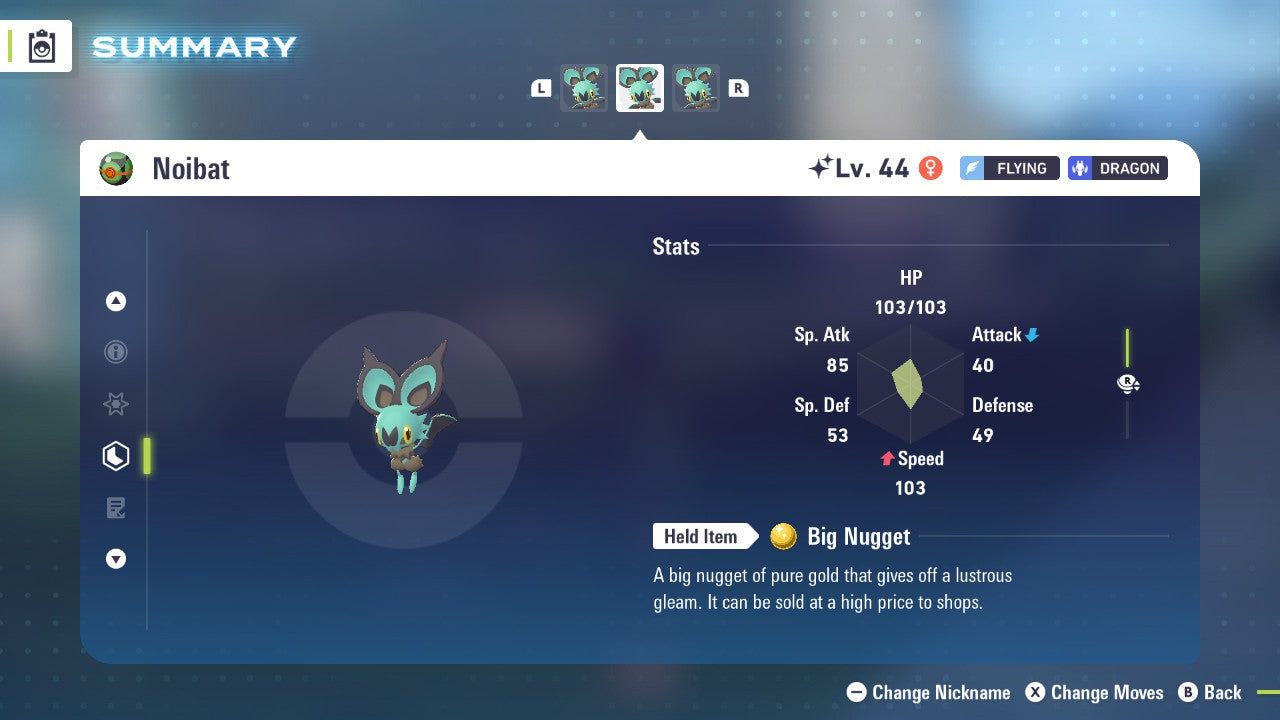Click the down arrow below the sidebar icons
Image resolution: width=1280 pixels, height=720 pixels.
click(116, 559)
